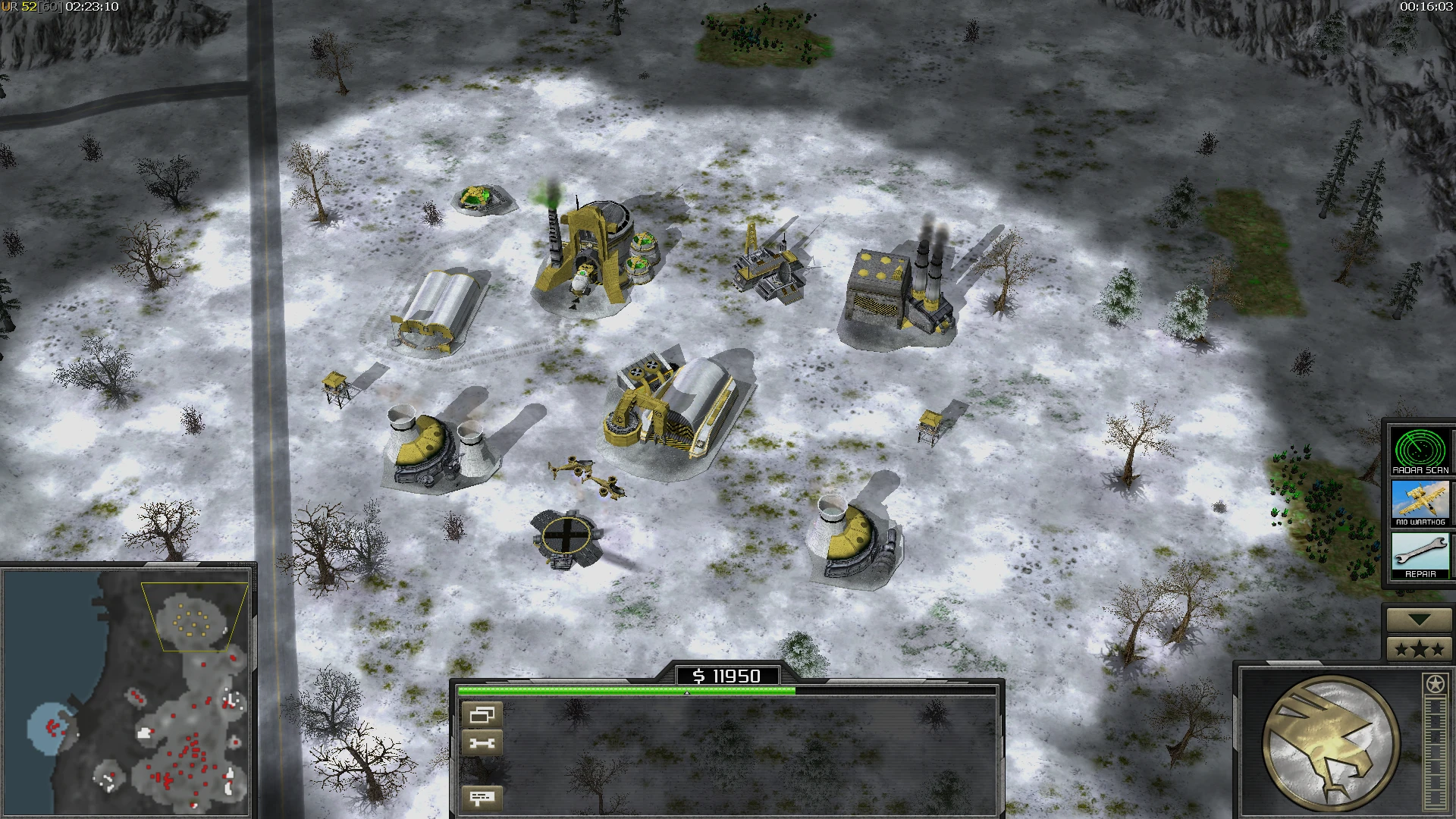1456x819 pixels.
Task: Click the $11950 money display
Action: point(728,676)
